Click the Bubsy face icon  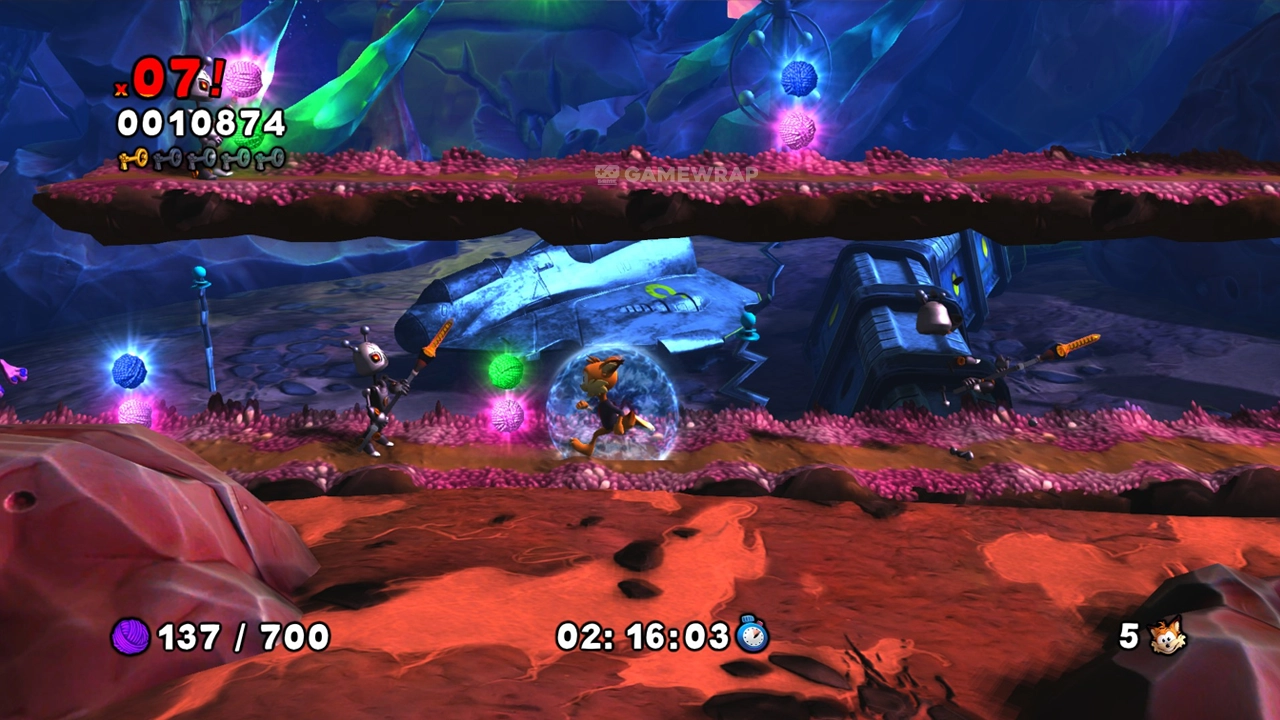coord(1167,636)
